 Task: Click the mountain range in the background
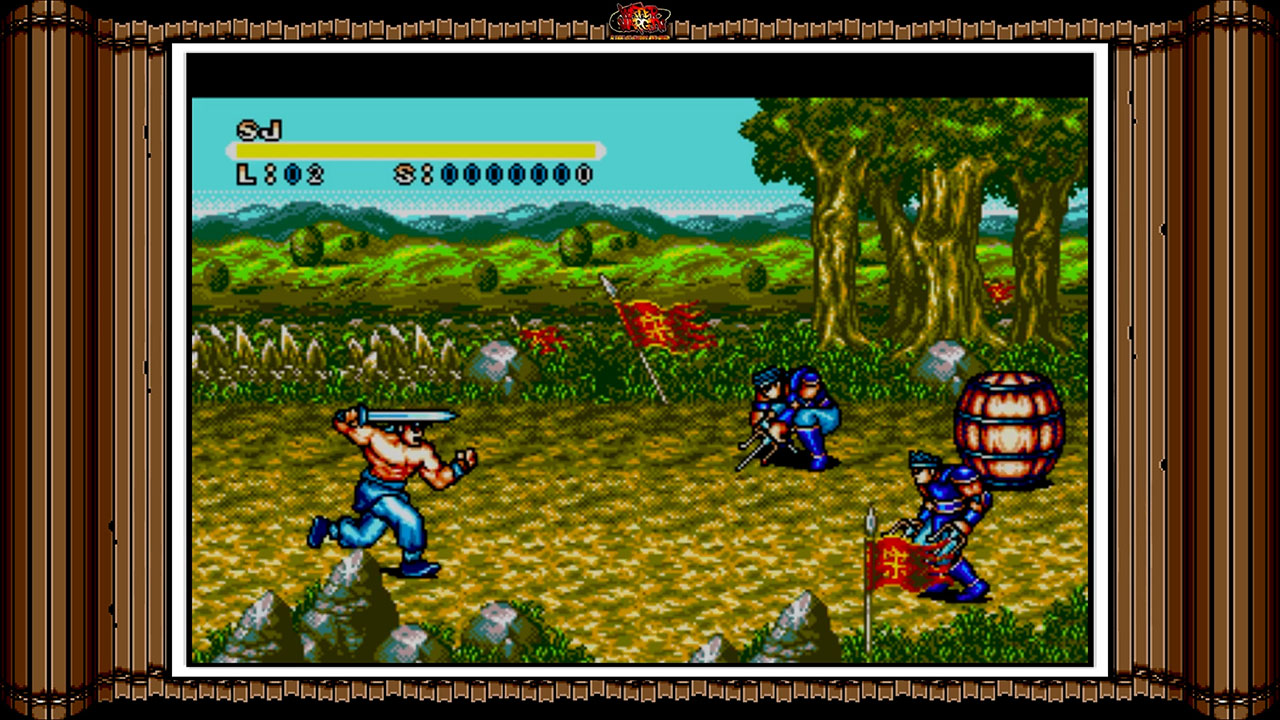point(400,215)
